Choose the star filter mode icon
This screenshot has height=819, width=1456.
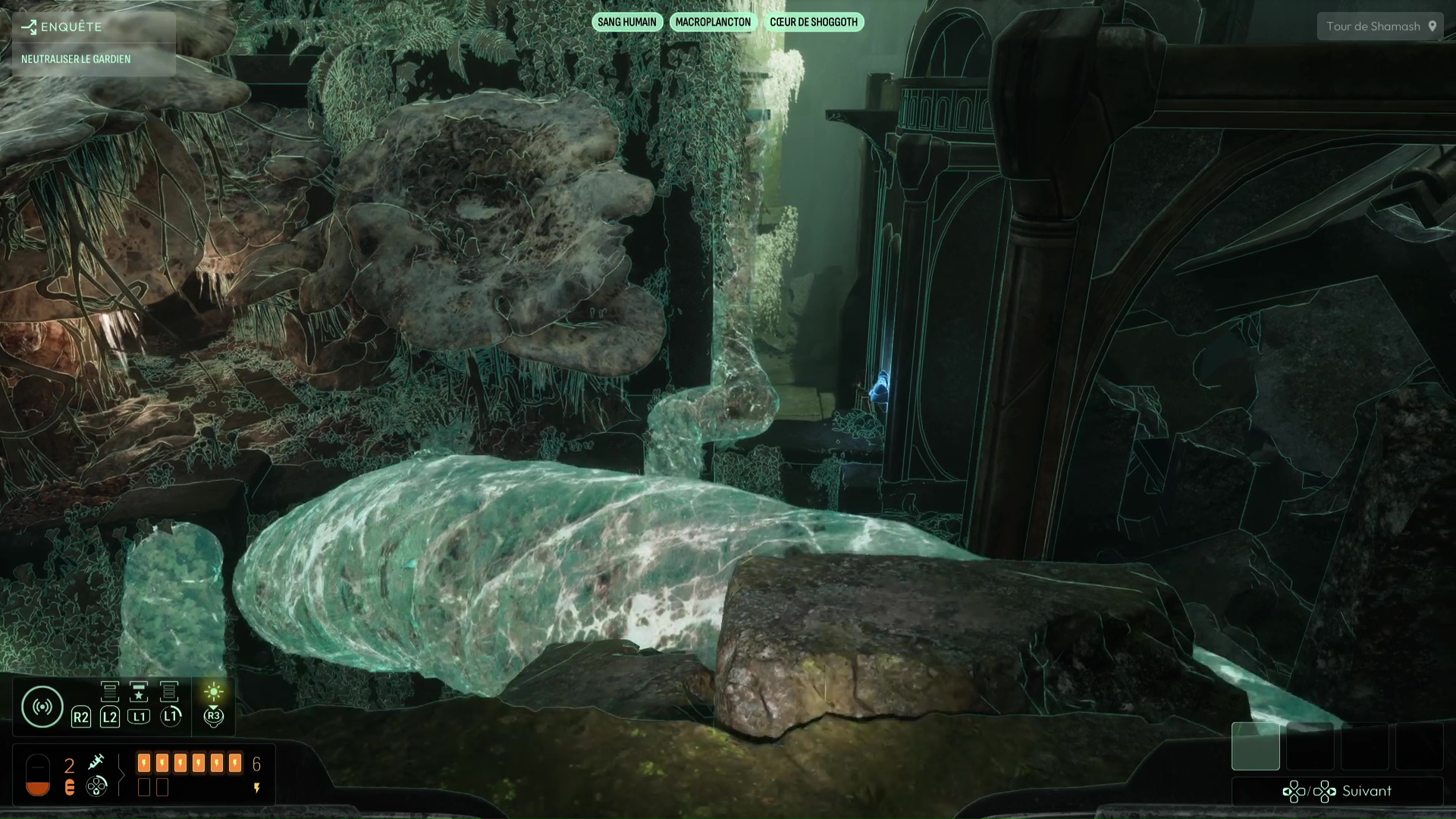[x=139, y=692]
